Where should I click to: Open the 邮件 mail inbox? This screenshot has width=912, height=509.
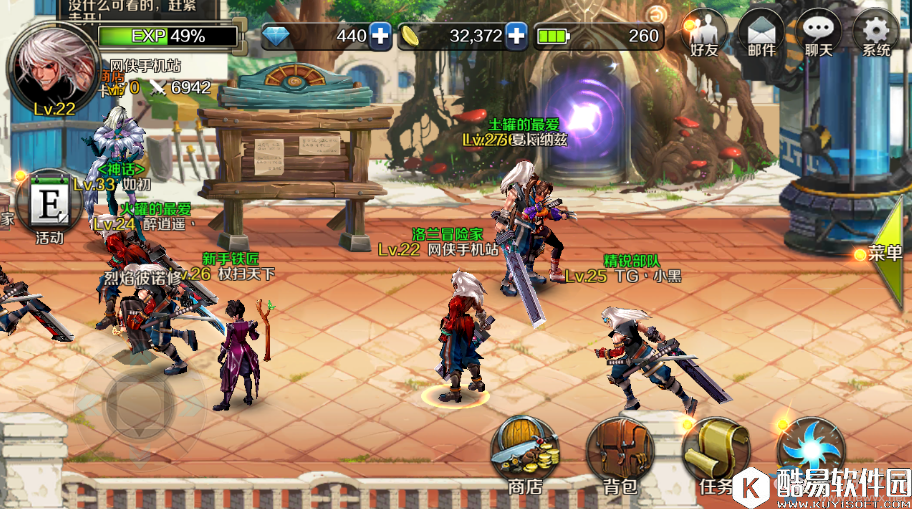[x=763, y=34]
